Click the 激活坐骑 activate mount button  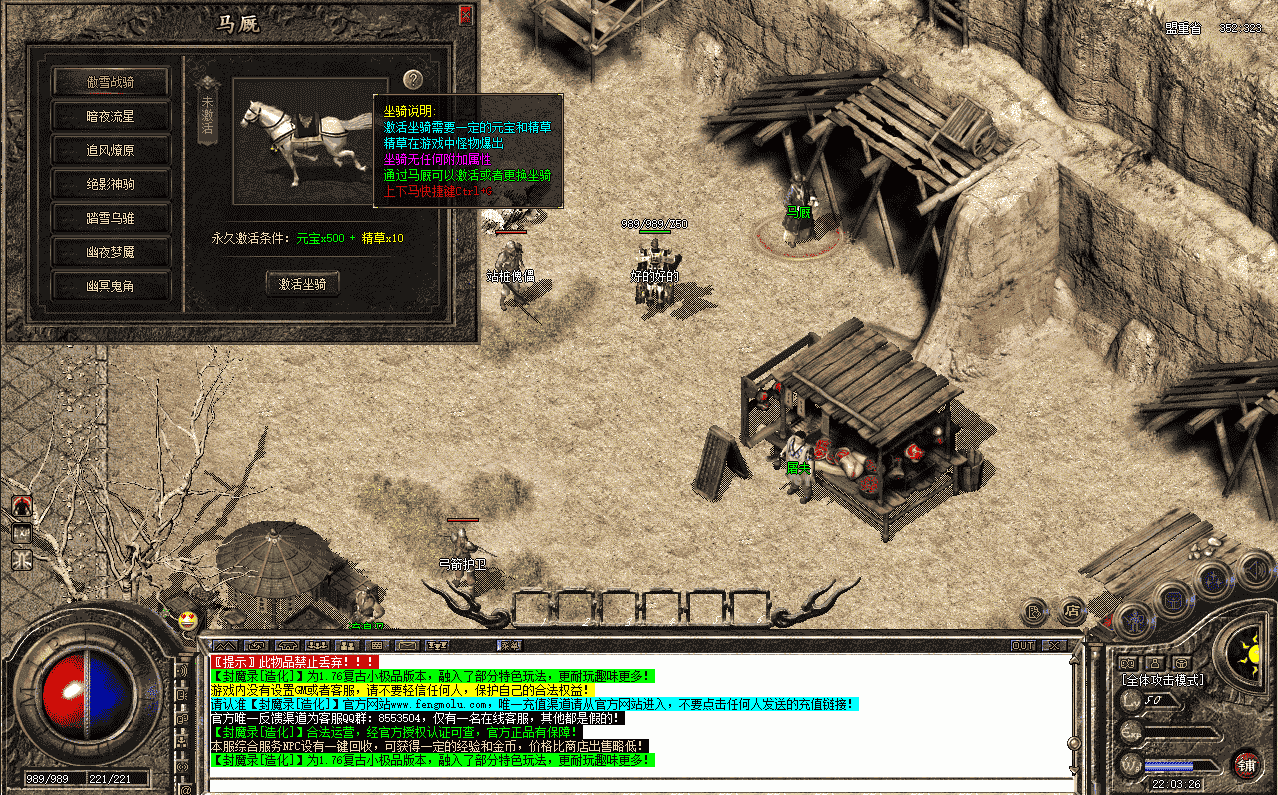click(302, 284)
